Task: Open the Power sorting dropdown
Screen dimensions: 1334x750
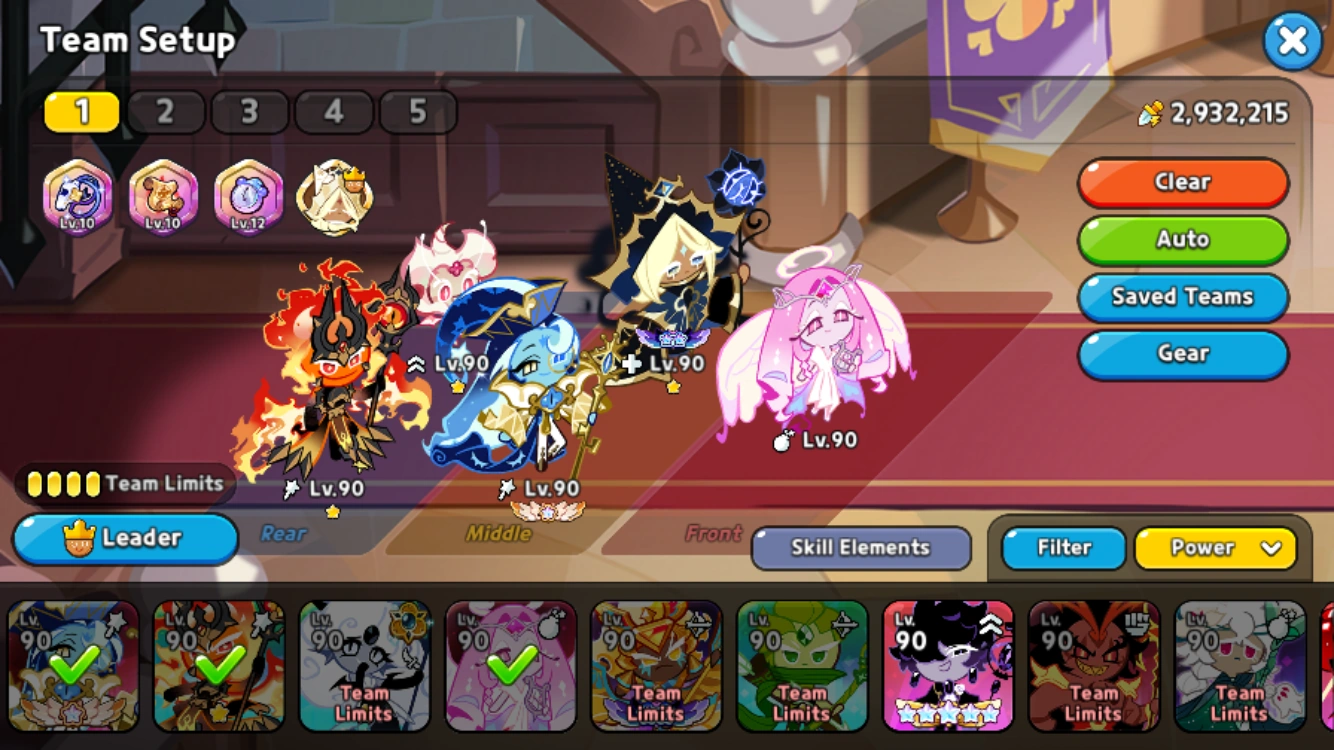Action: pos(1216,548)
